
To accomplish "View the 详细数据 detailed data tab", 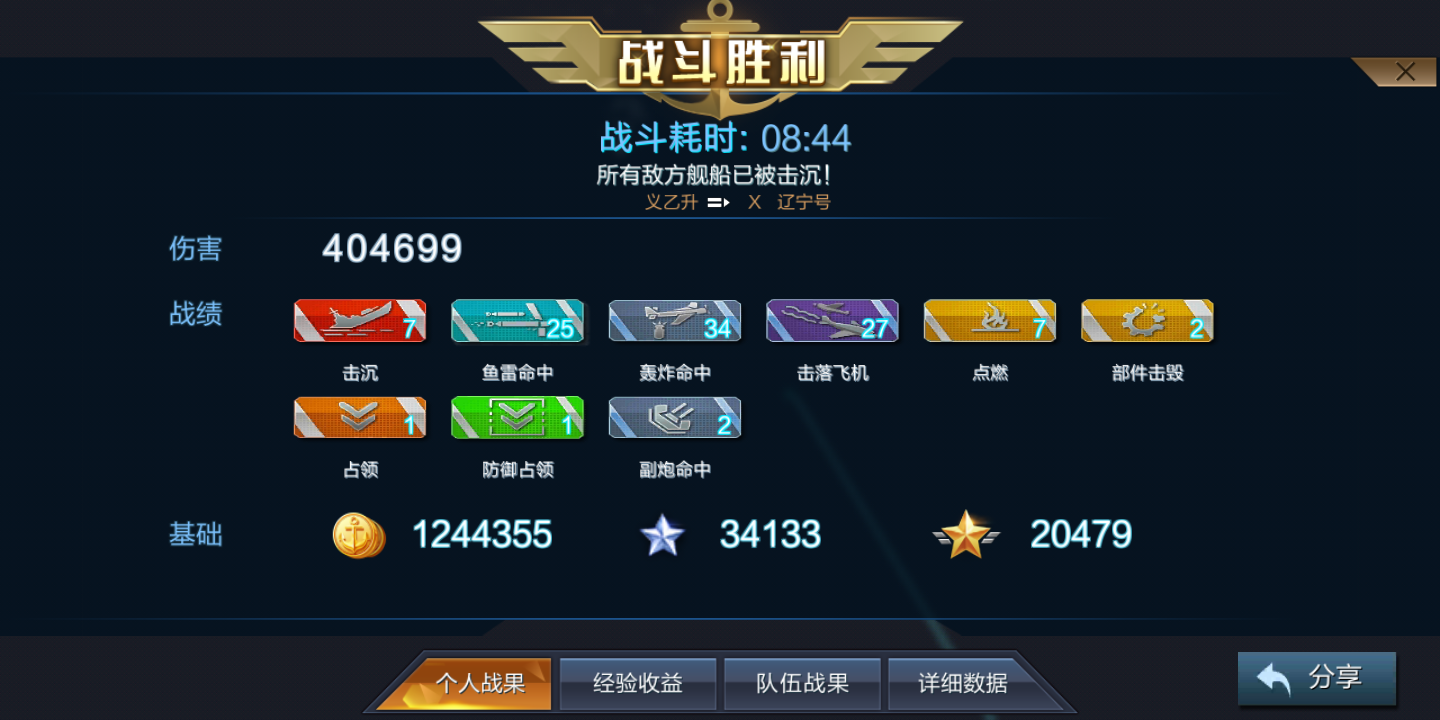I will click(962, 683).
